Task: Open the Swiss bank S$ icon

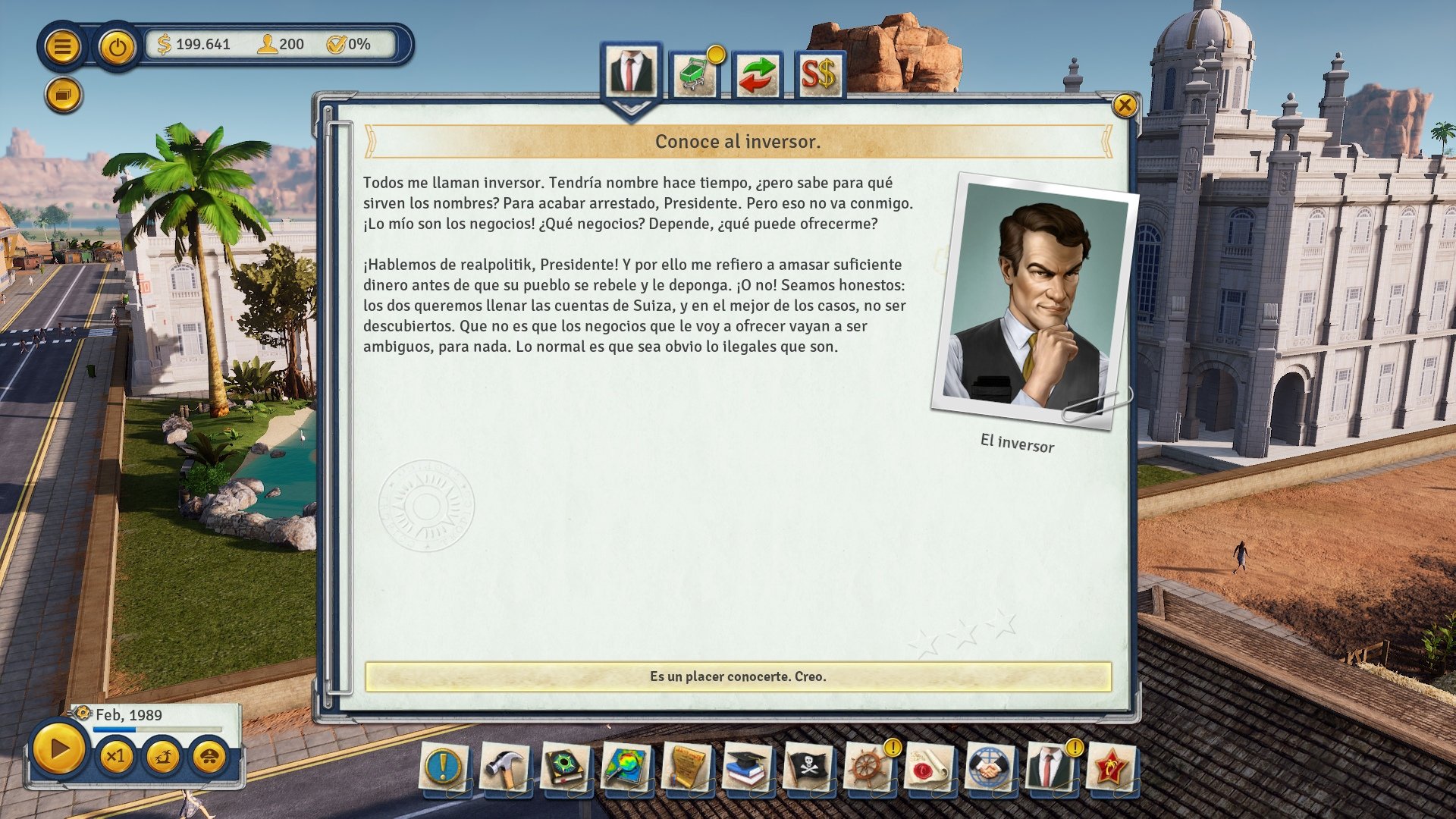Action: click(819, 74)
